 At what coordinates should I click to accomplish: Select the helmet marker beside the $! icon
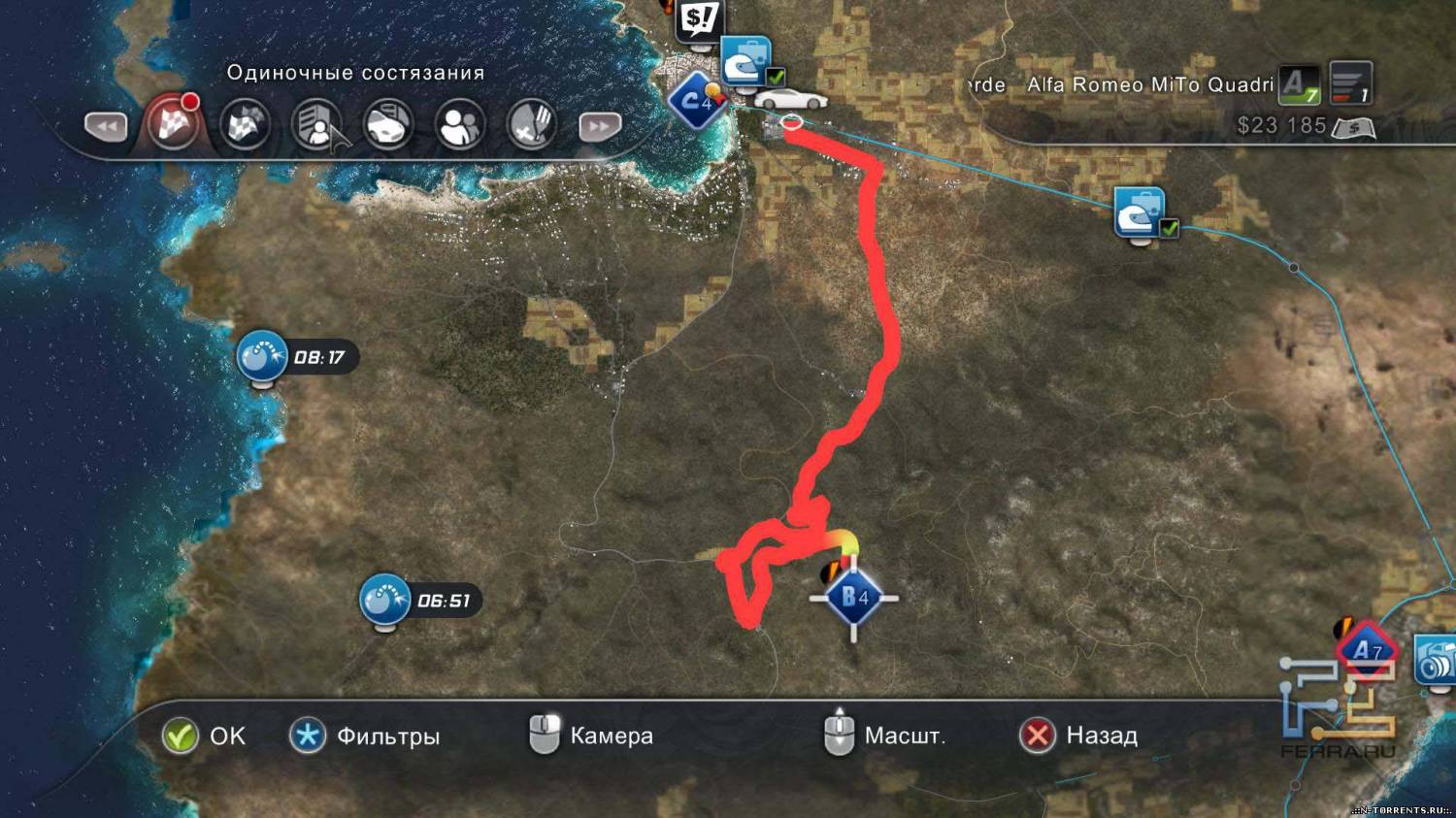pyautogui.click(x=745, y=62)
